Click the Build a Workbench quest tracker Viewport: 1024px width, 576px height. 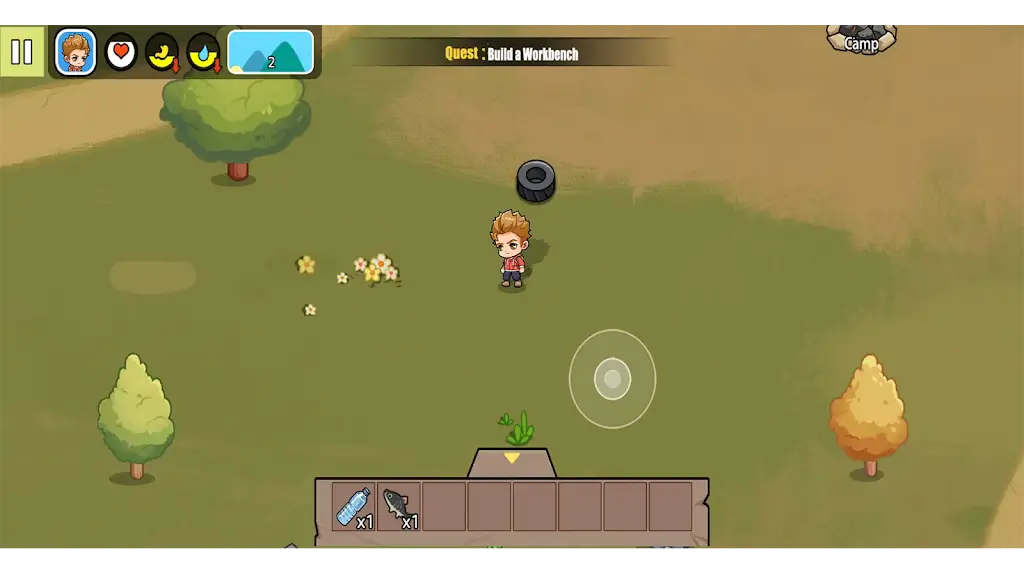[x=512, y=54]
